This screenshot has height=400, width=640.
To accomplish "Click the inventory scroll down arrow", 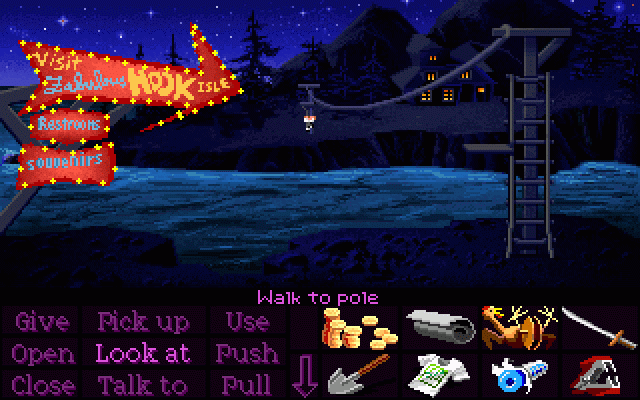I will pos(304,377).
